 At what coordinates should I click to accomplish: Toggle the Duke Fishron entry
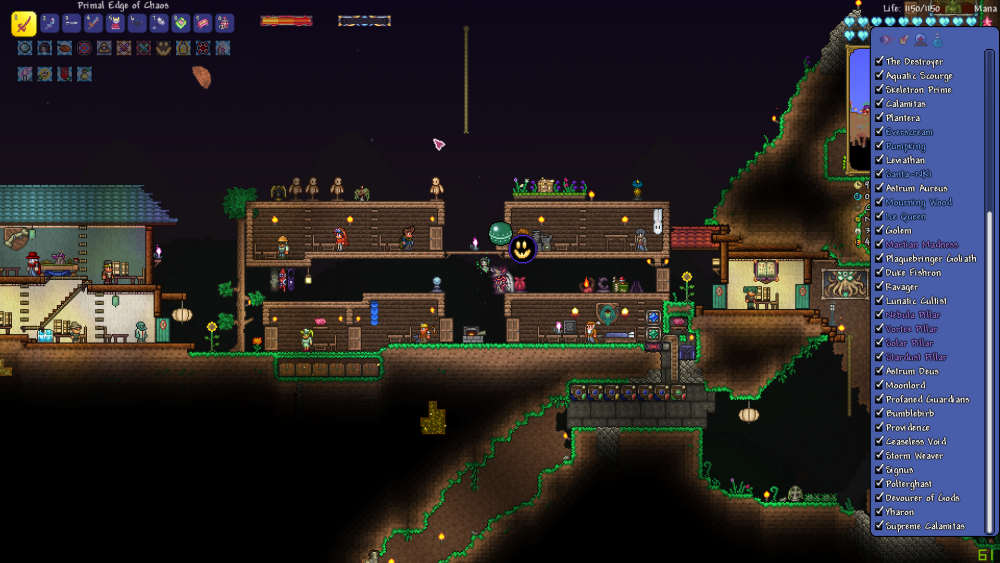click(879, 272)
